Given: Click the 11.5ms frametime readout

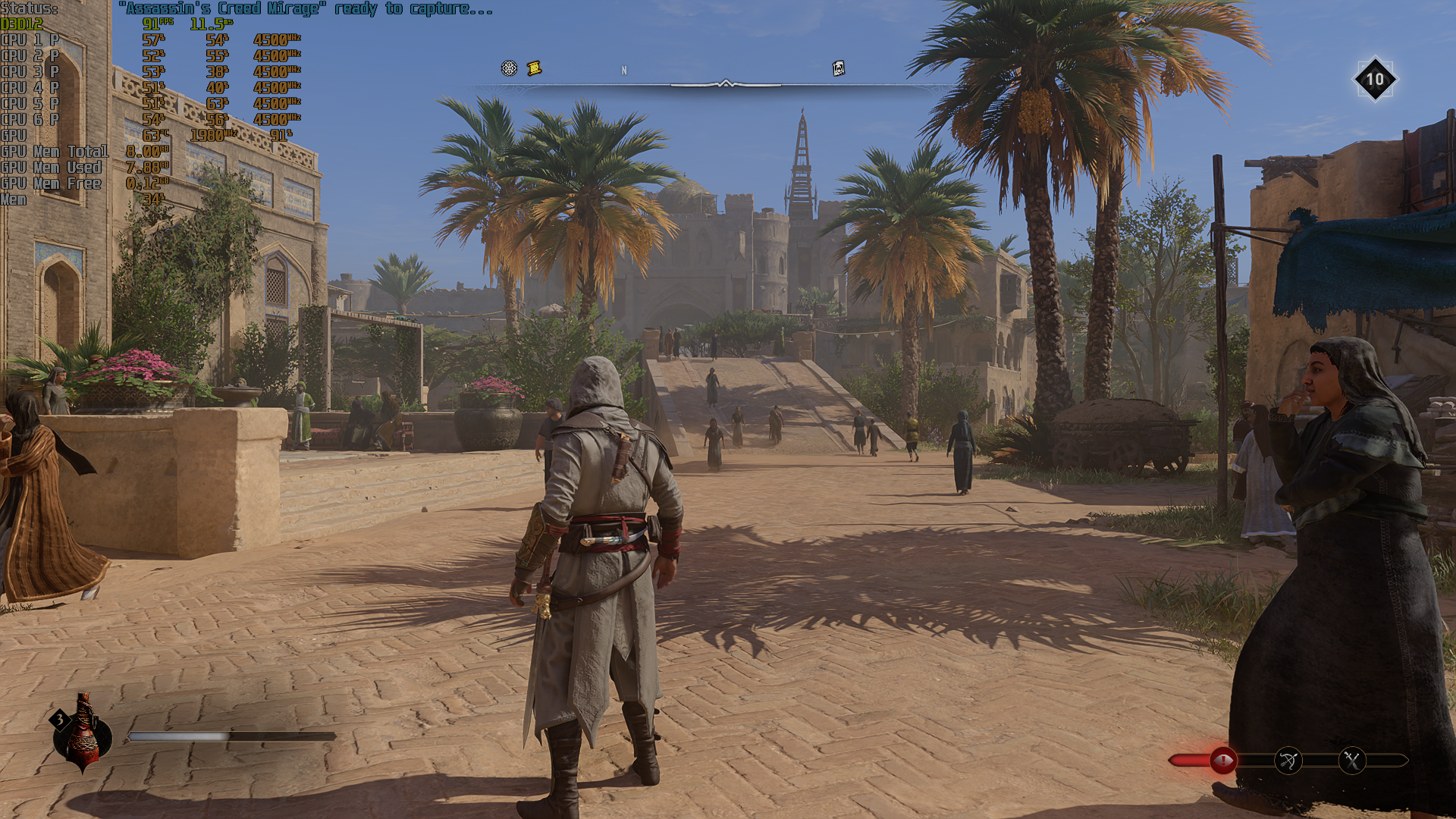Looking at the screenshot, I should tap(209, 24).
